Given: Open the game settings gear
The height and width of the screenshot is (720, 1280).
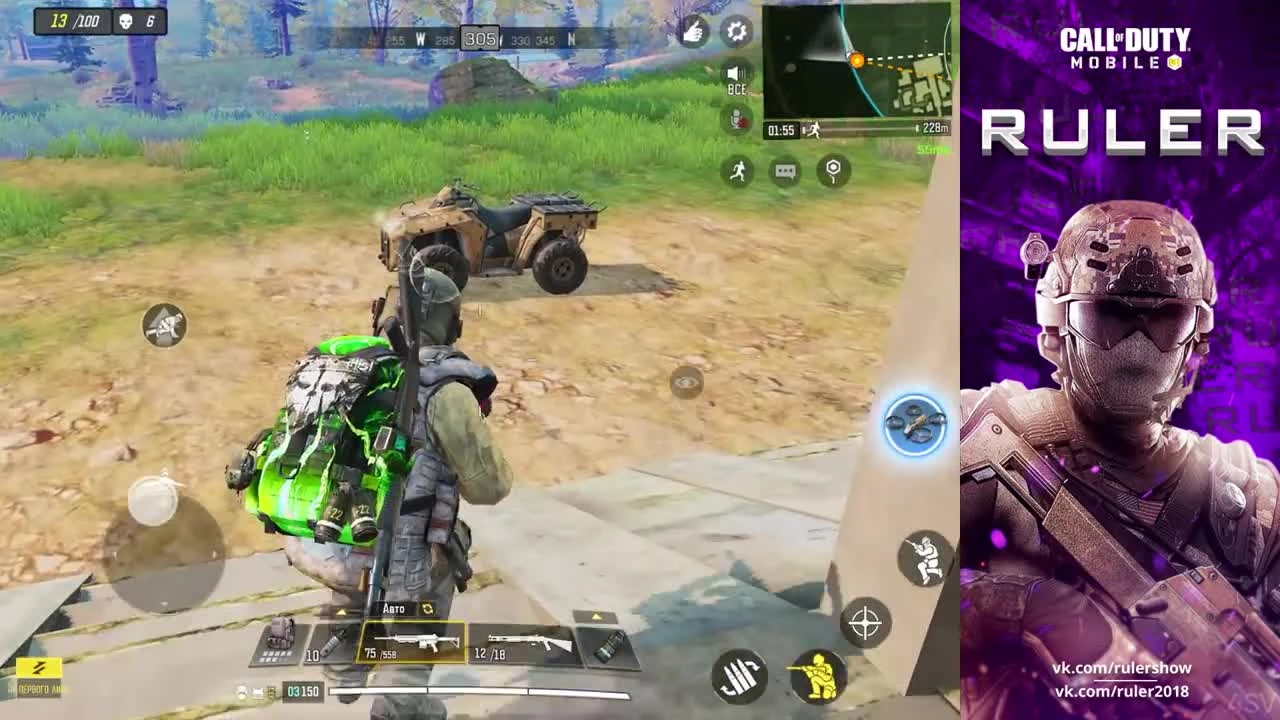Looking at the screenshot, I should coord(737,32).
